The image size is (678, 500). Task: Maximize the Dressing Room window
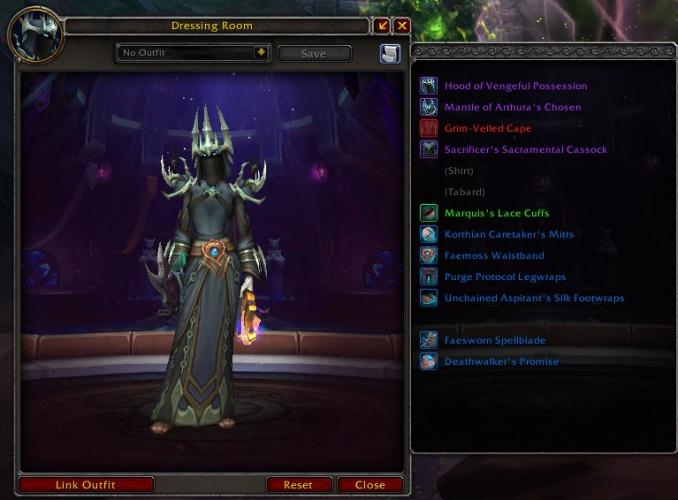coord(382,26)
